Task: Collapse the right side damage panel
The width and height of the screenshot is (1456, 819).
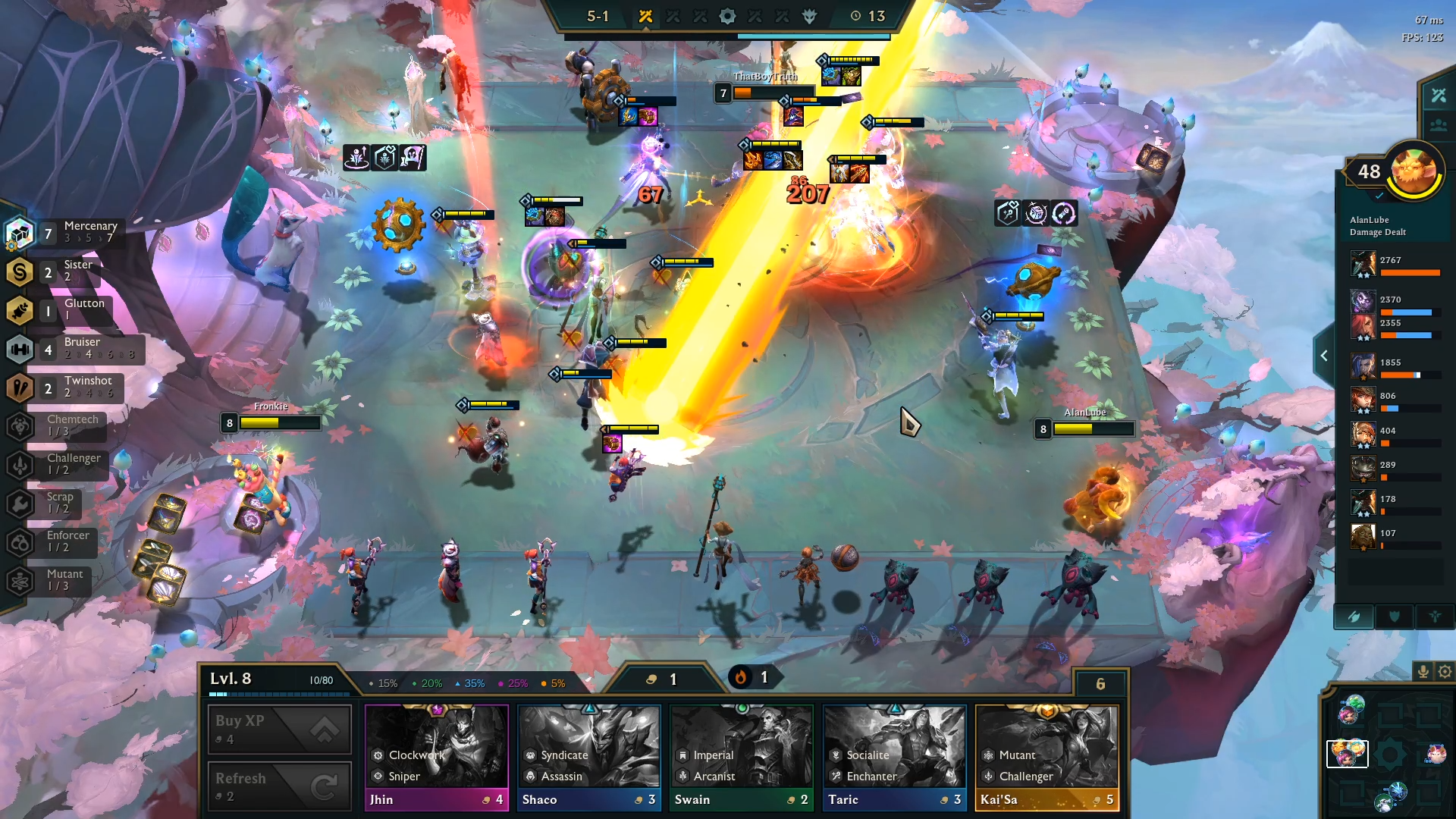Action: (x=1324, y=355)
